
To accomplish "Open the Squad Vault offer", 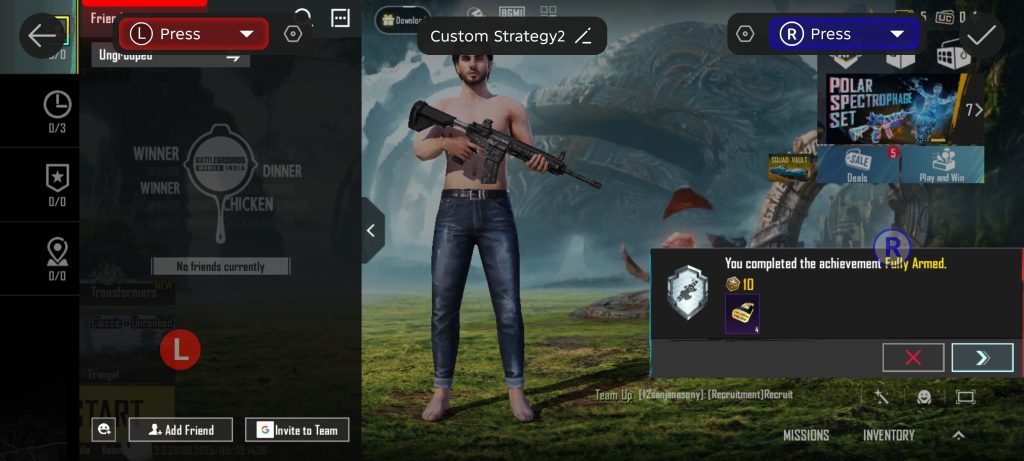I will coord(791,166).
